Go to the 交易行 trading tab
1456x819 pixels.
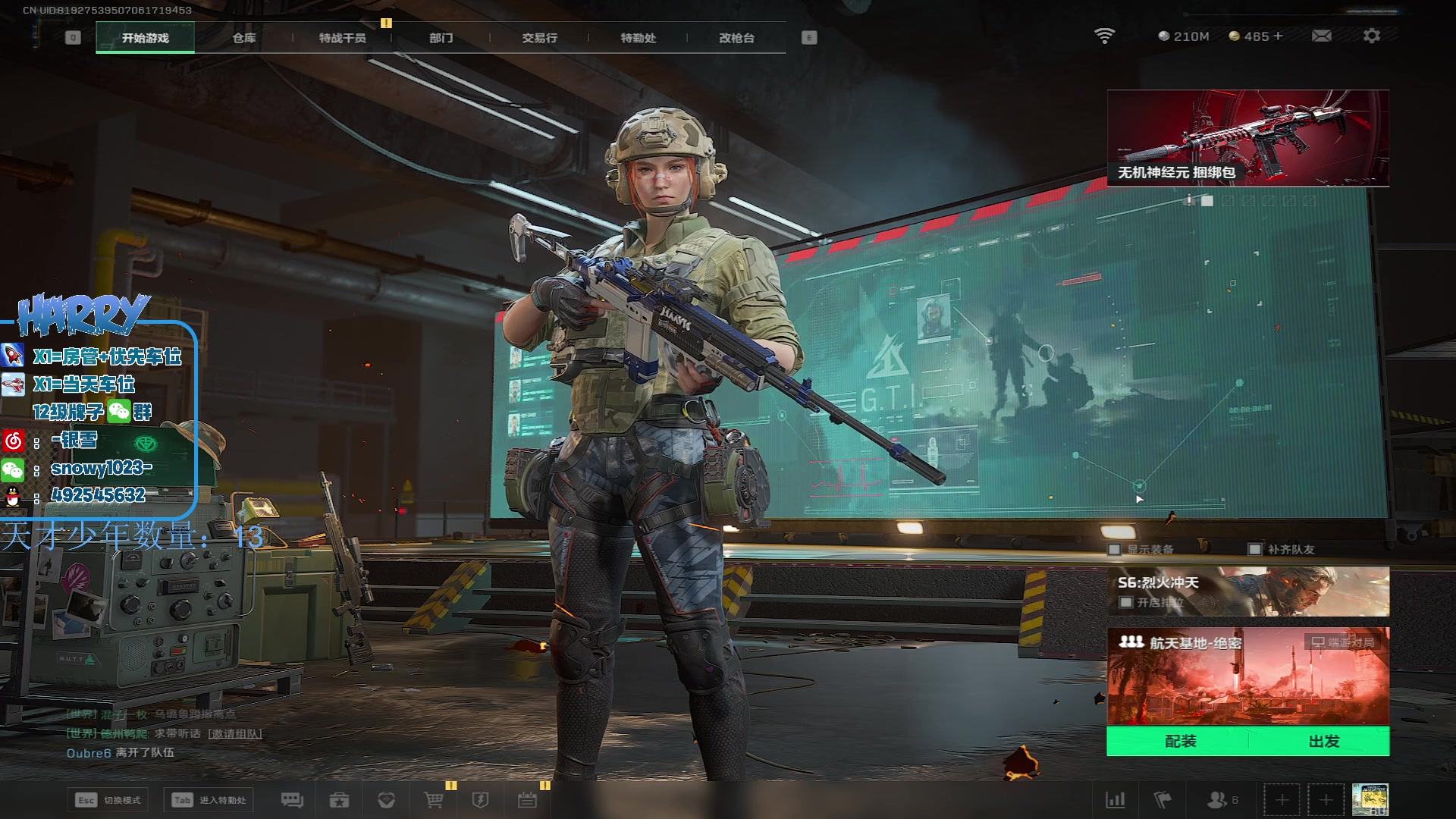point(539,38)
